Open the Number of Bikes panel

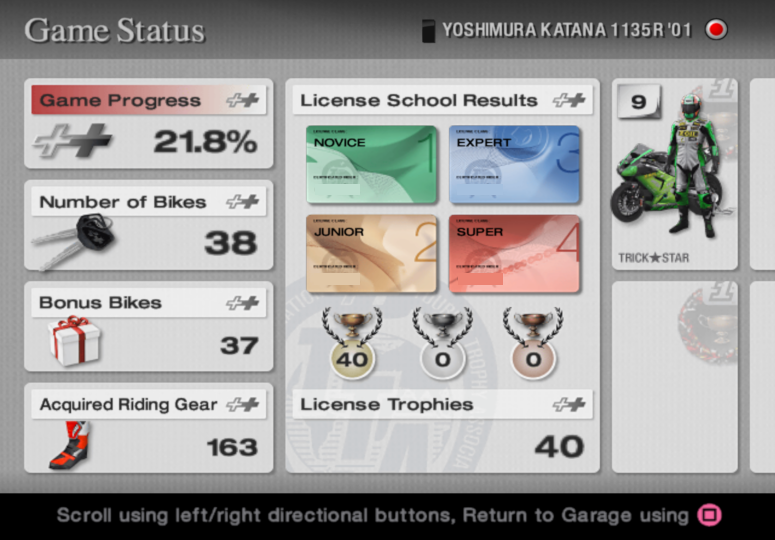point(149,225)
